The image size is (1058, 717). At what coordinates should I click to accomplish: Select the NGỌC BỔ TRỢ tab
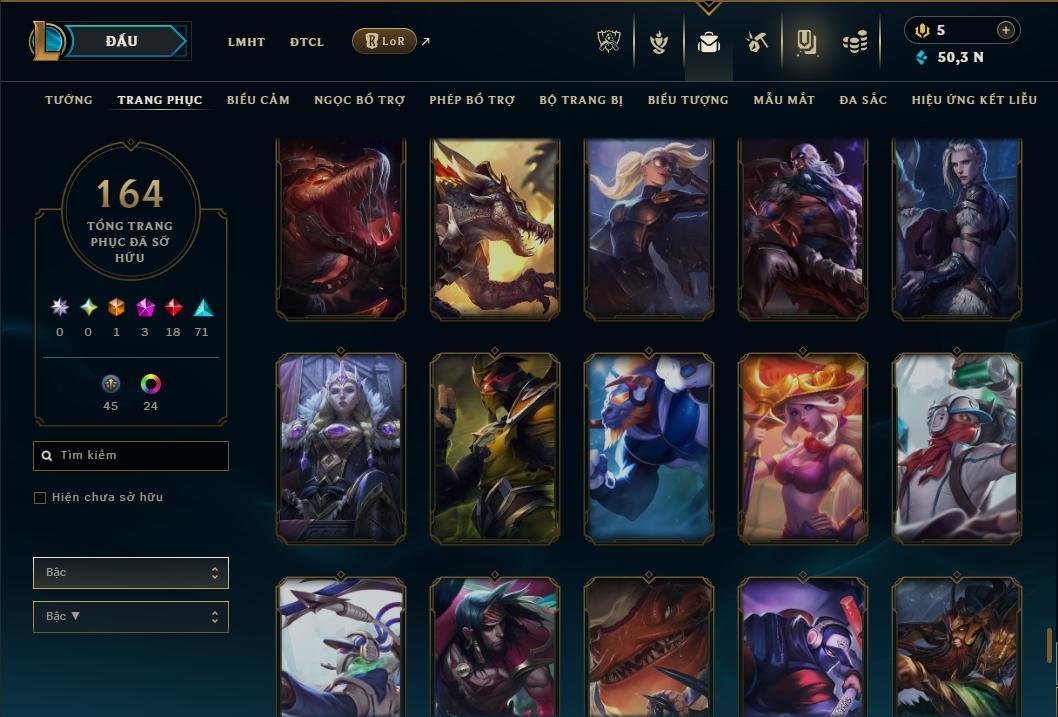tap(359, 100)
